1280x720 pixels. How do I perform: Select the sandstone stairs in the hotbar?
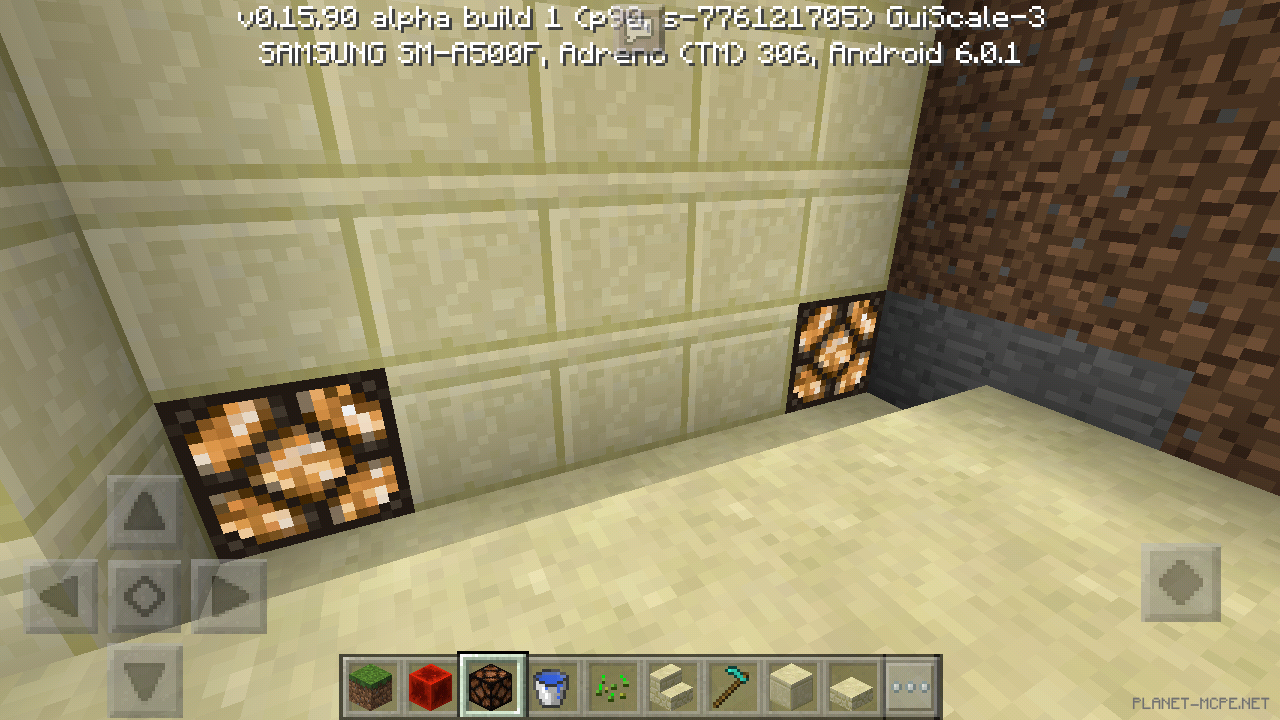click(x=676, y=687)
